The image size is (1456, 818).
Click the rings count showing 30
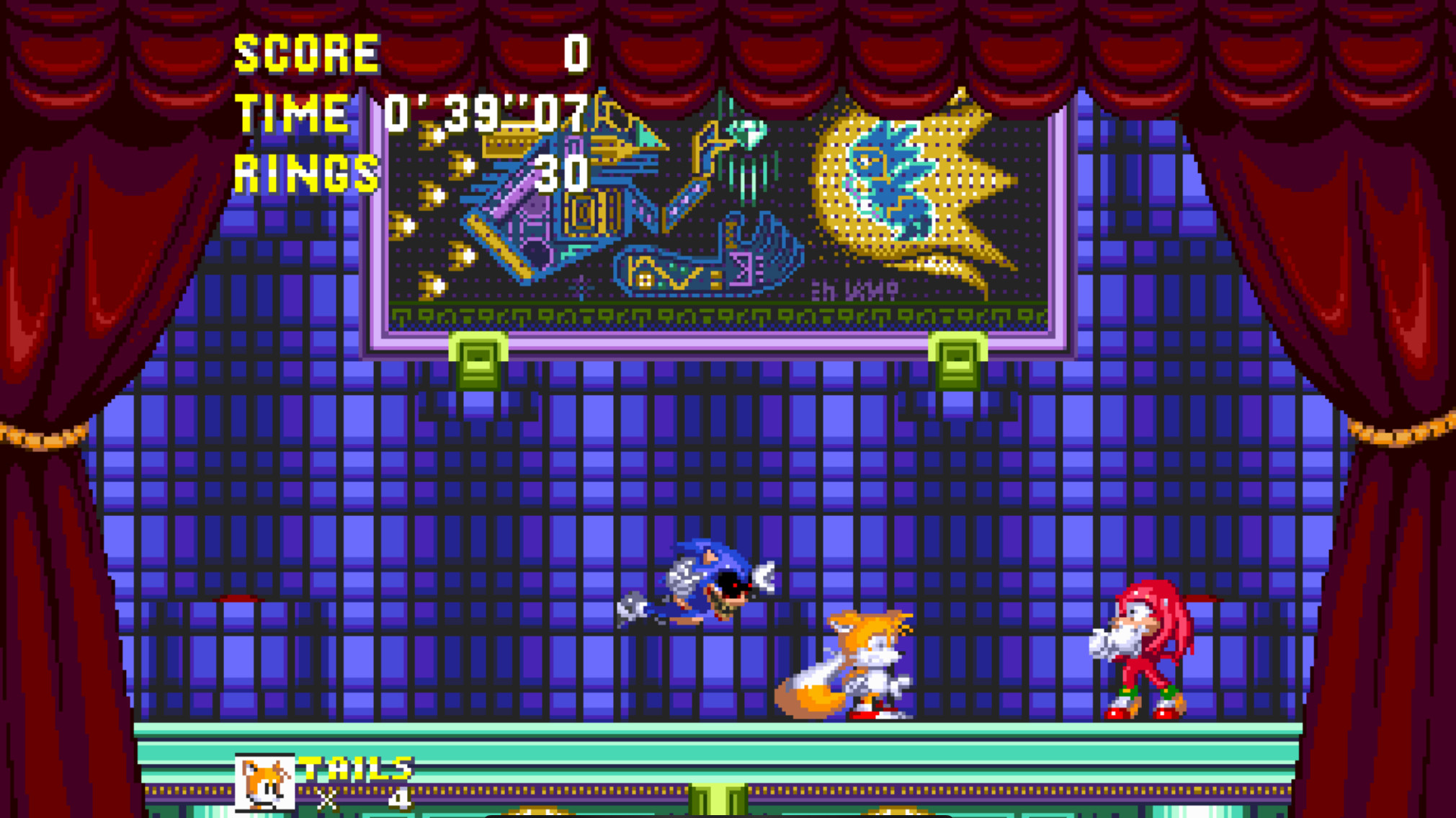tap(563, 173)
